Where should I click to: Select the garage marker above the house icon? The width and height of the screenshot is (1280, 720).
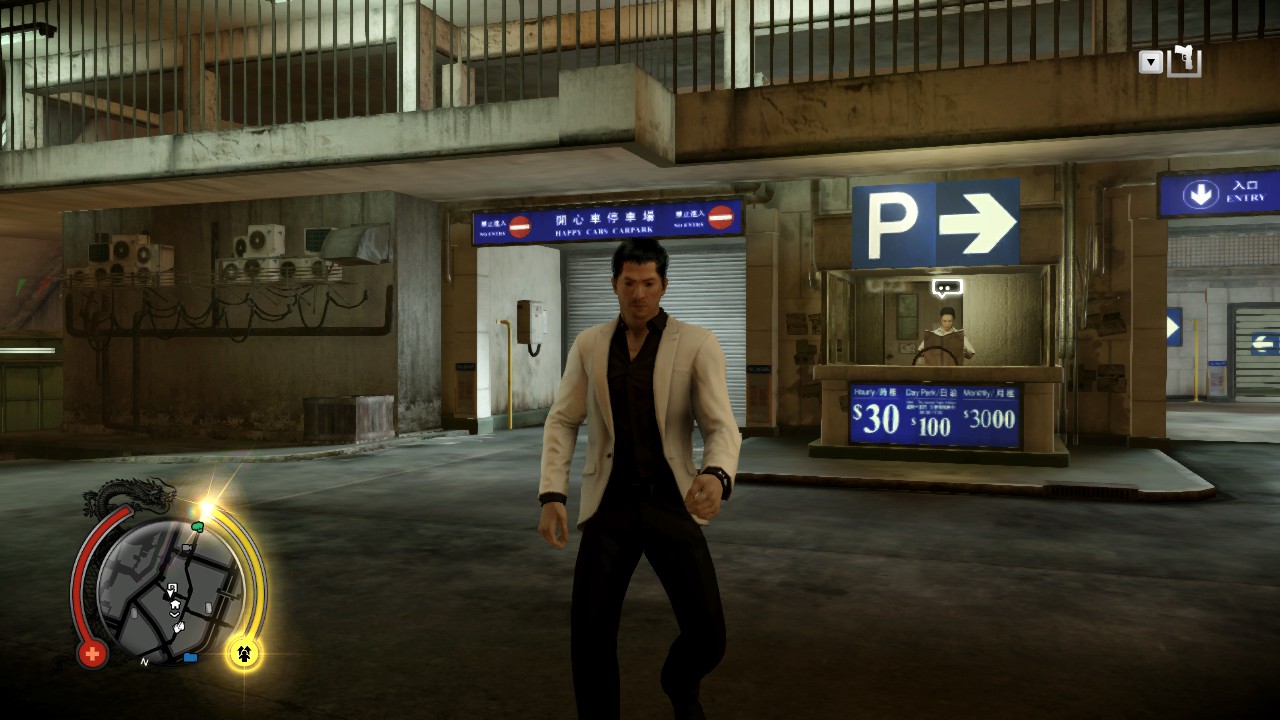tap(172, 589)
